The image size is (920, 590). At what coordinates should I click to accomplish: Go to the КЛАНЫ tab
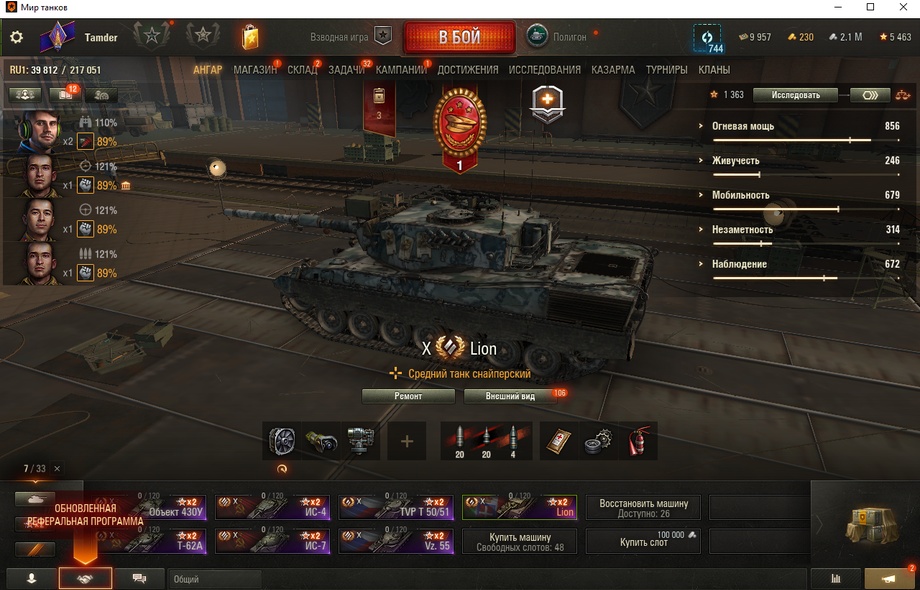coord(714,70)
